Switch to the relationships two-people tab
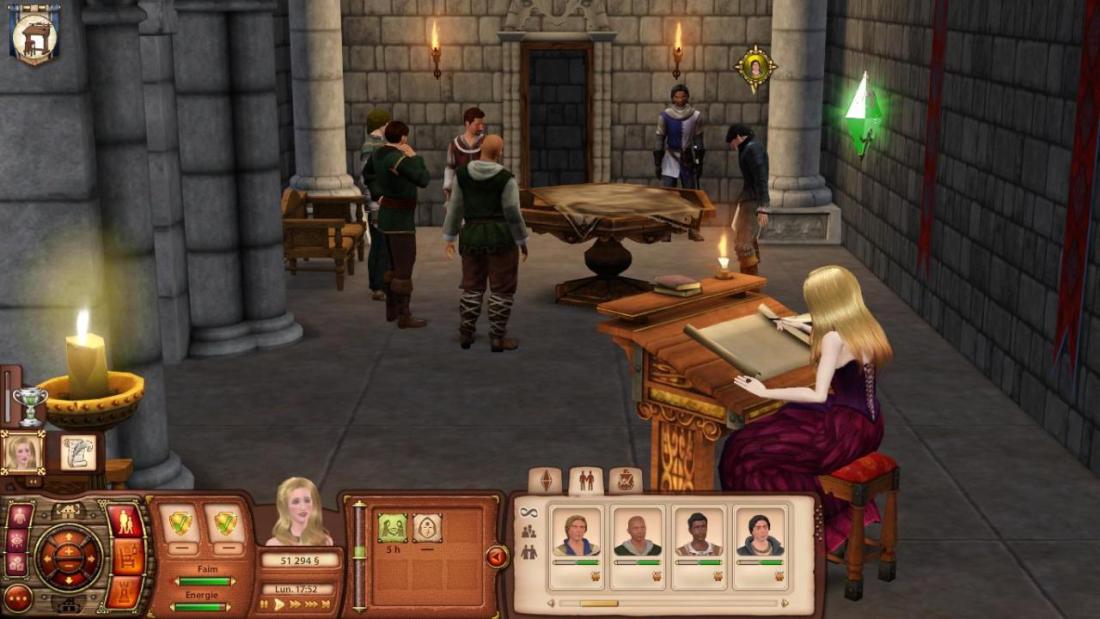The image size is (1100, 619). coord(586,480)
